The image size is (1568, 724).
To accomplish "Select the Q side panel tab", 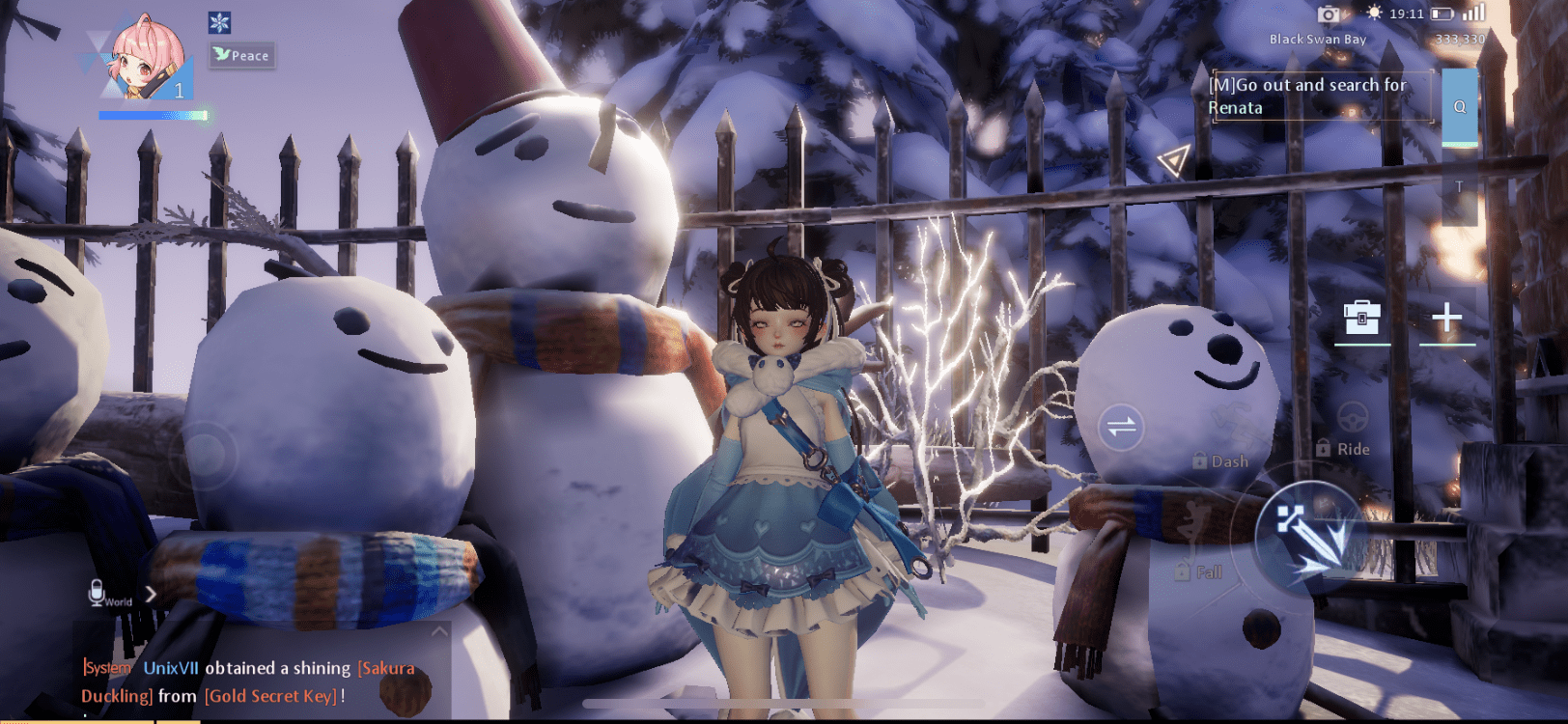I will point(1460,108).
